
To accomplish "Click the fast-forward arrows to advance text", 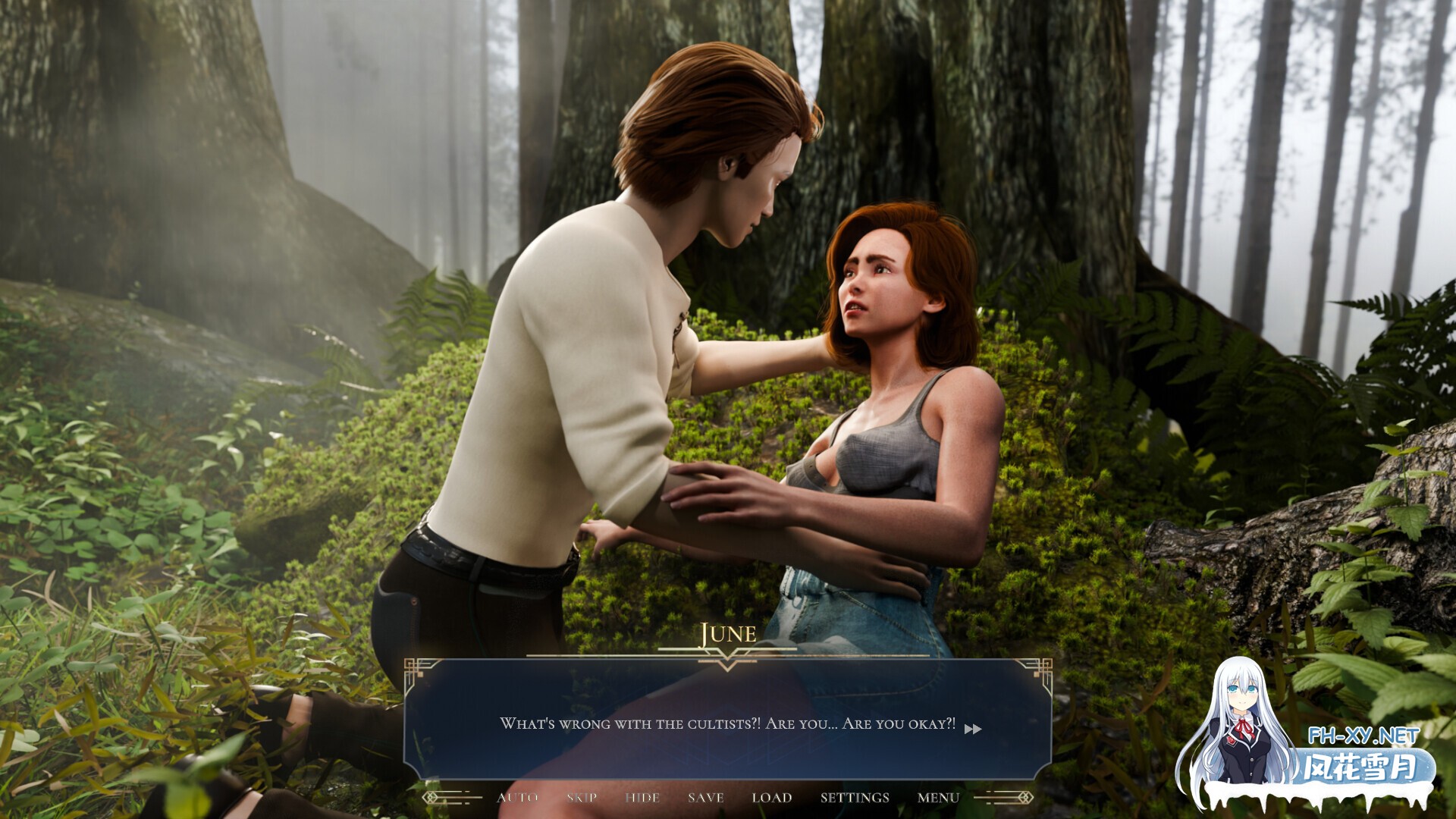I will click(974, 730).
